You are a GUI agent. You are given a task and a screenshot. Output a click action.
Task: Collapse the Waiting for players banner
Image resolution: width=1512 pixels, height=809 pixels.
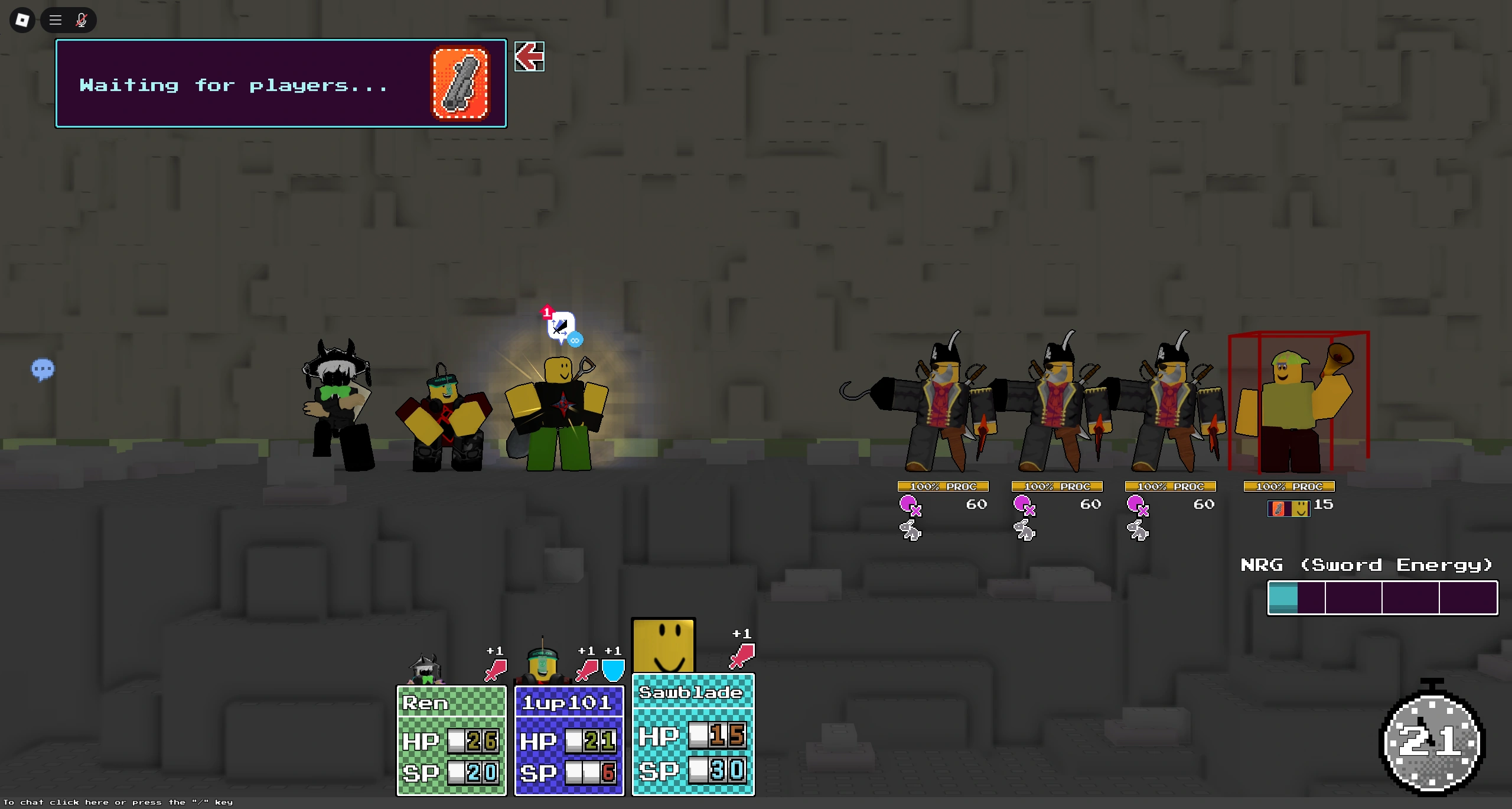click(529, 57)
